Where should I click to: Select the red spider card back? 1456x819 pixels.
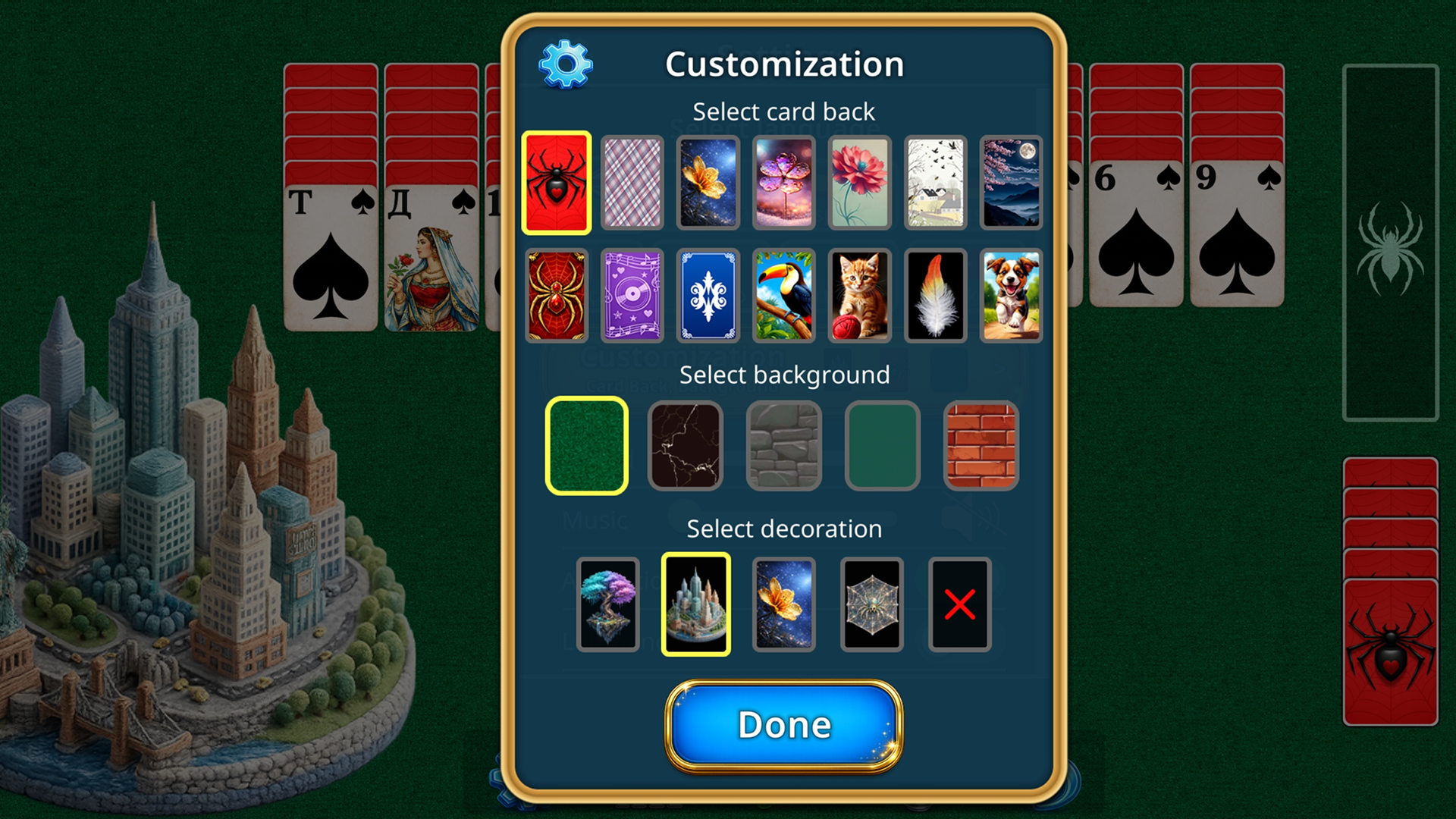click(x=556, y=184)
